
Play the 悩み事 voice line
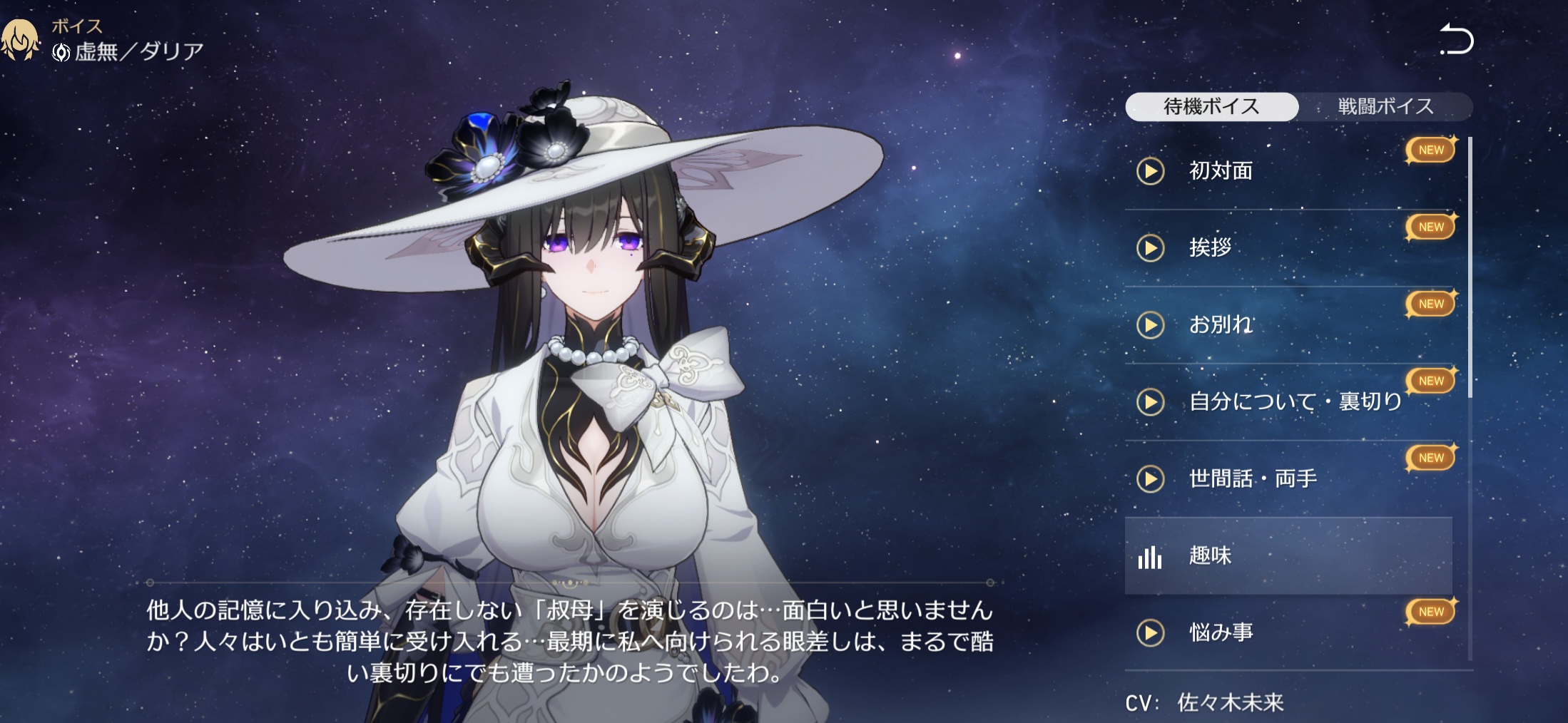click(1150, 633)
